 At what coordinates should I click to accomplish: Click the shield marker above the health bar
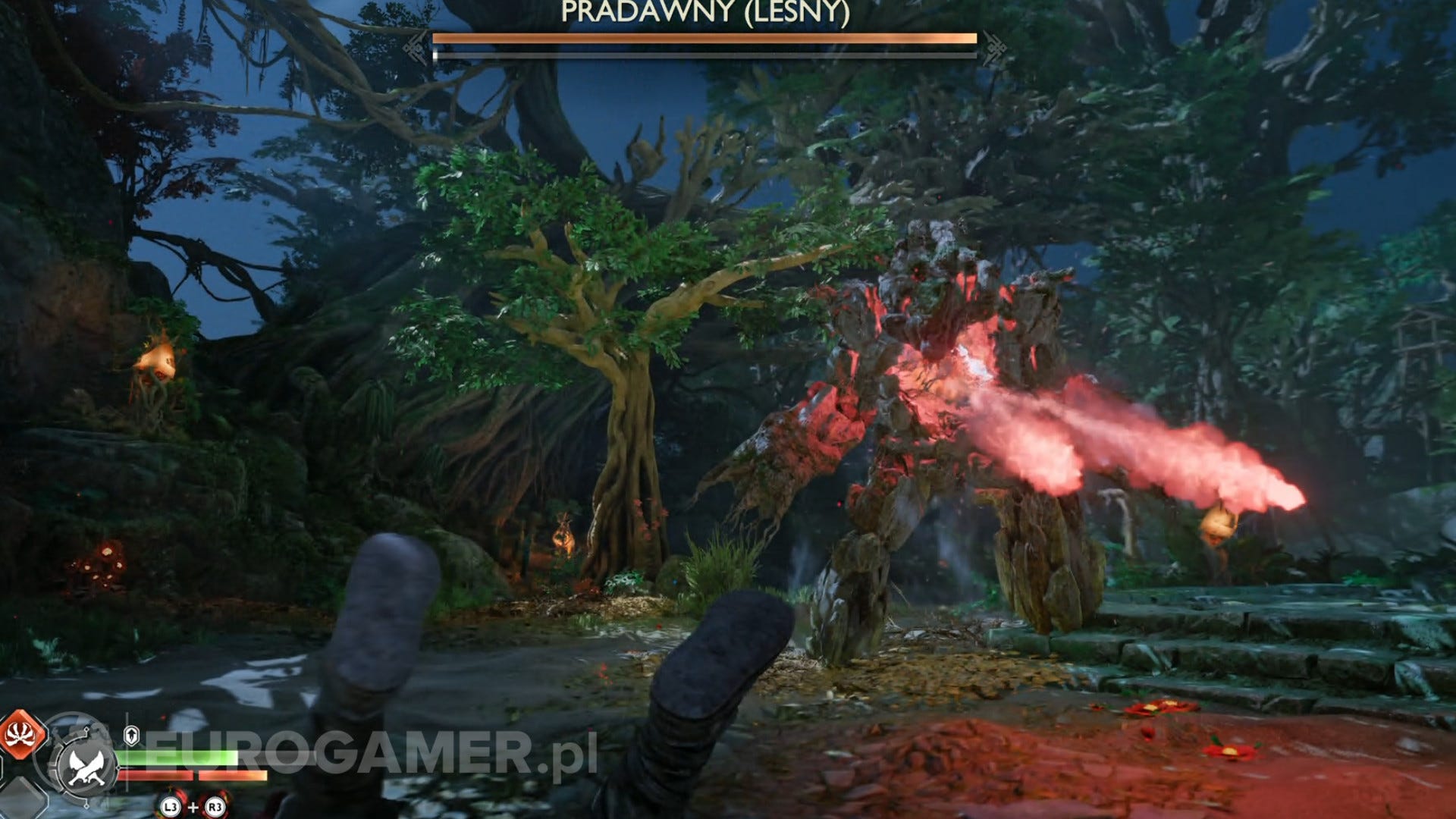[x=132, y=736]
